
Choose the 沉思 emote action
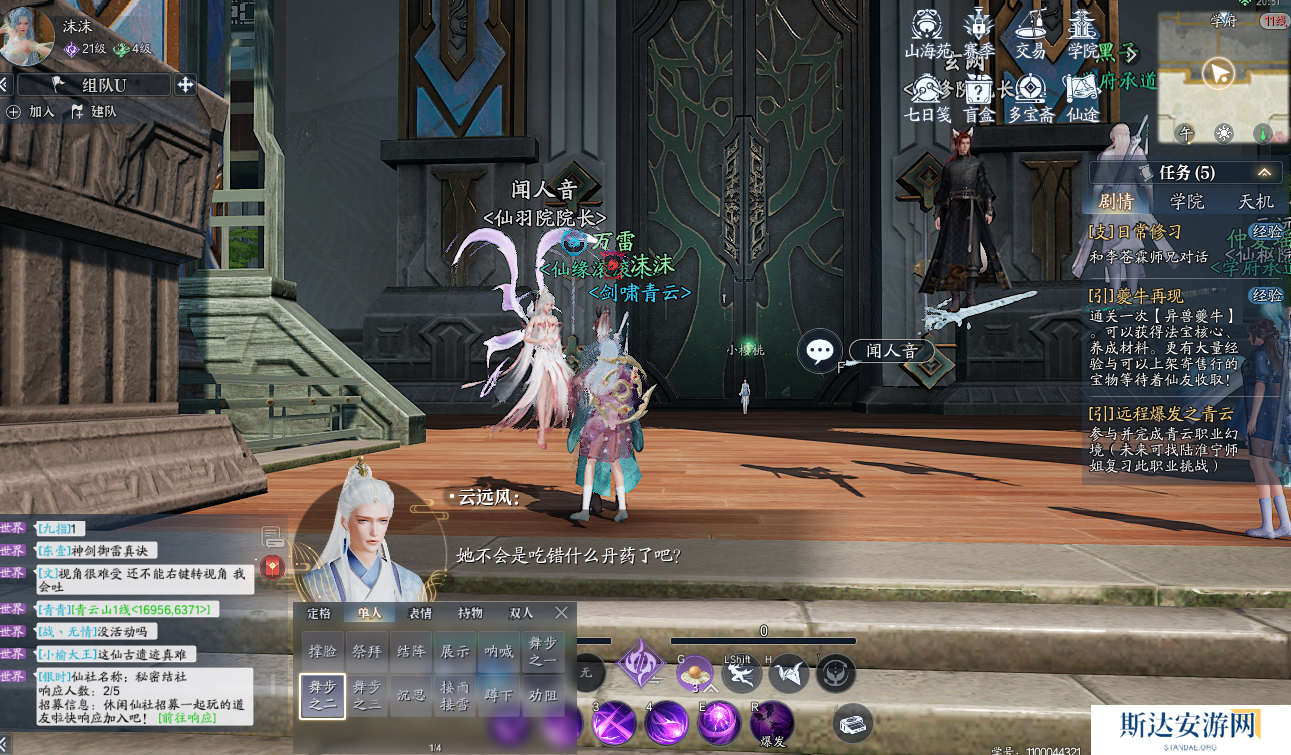point(410,695)
